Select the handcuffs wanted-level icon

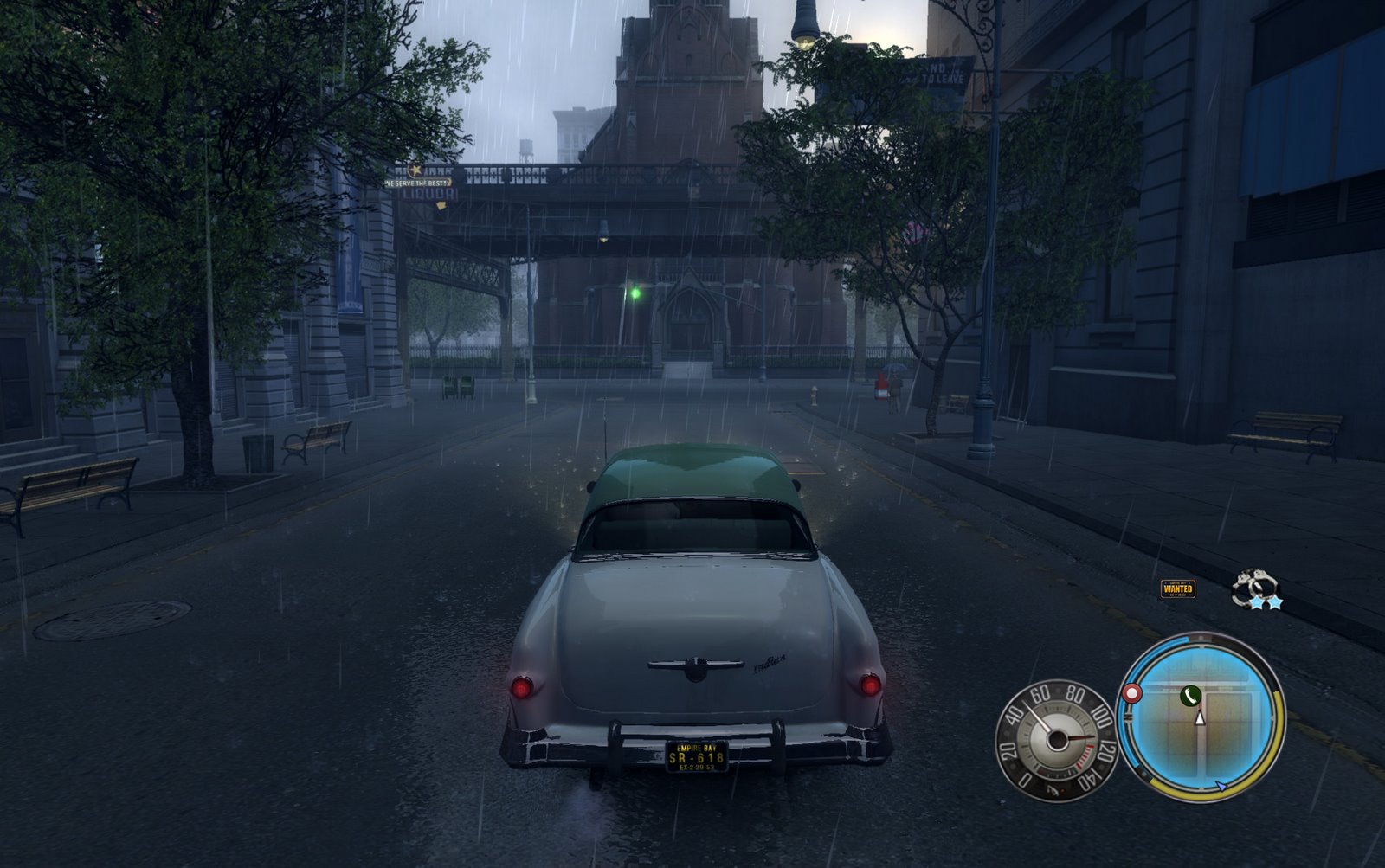click(1253, 588)
